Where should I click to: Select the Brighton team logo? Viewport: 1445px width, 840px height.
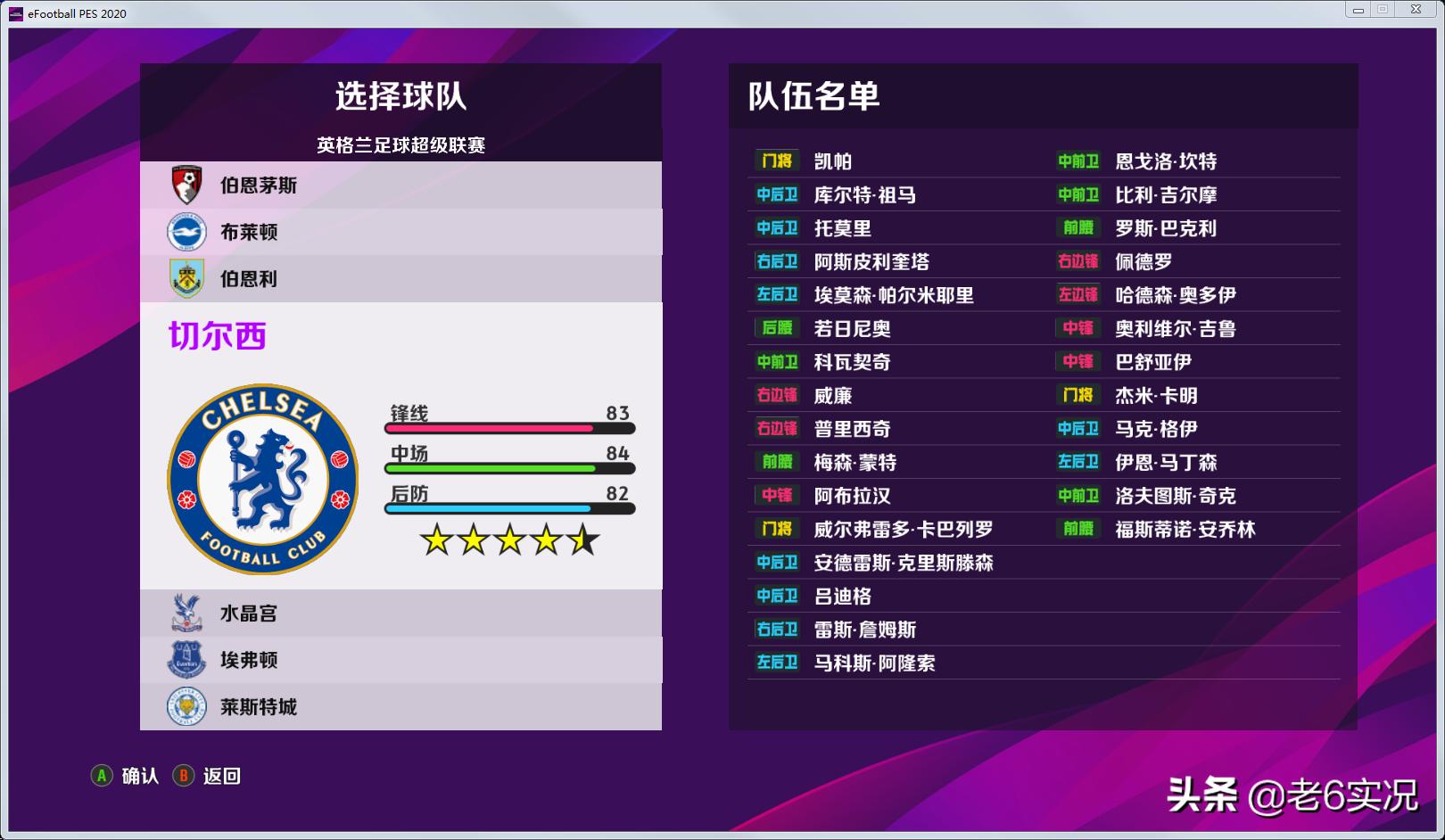[x=186, y=232]
